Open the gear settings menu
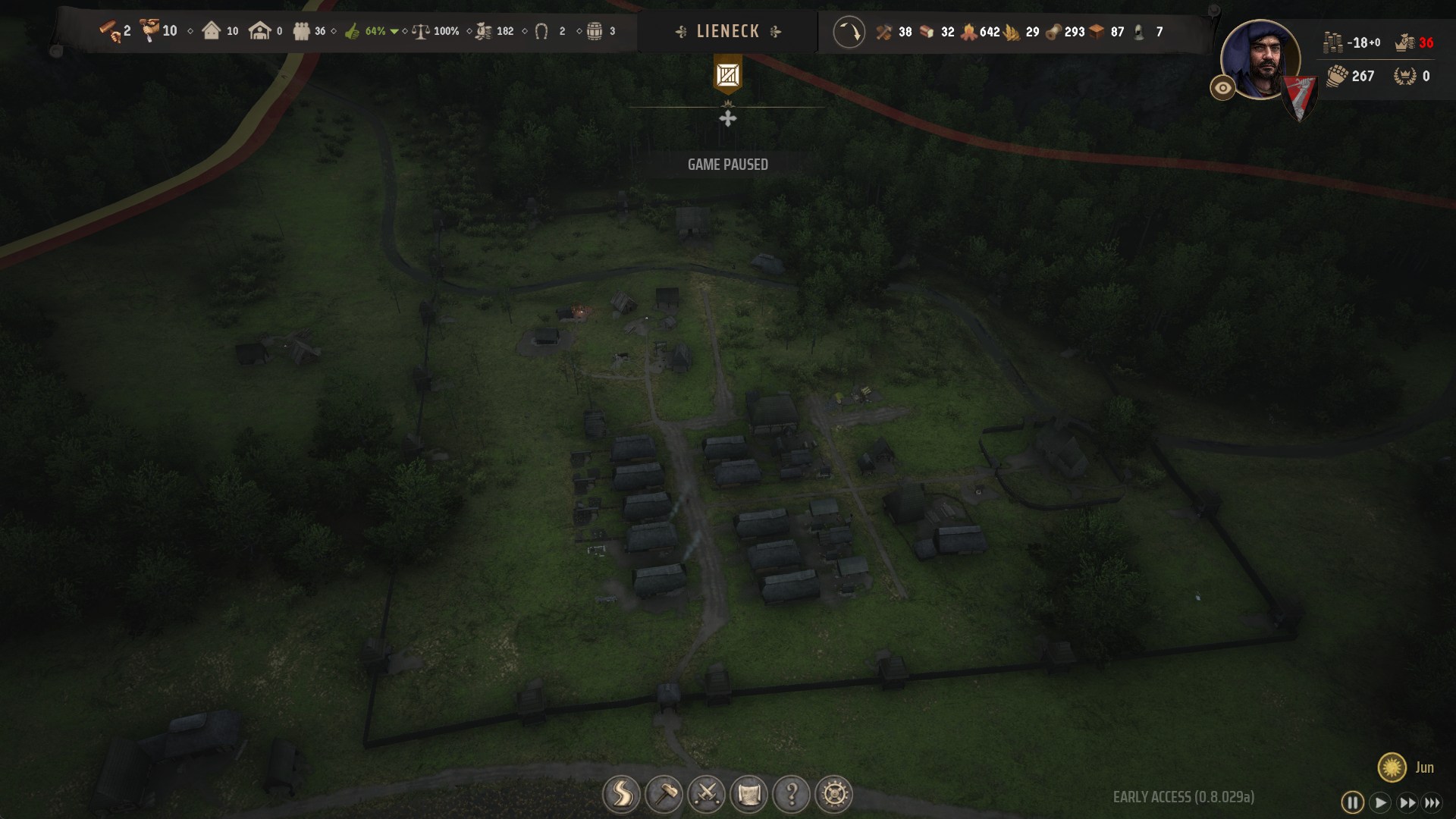This screenshot has height=819, width=1456. [834, 795]
